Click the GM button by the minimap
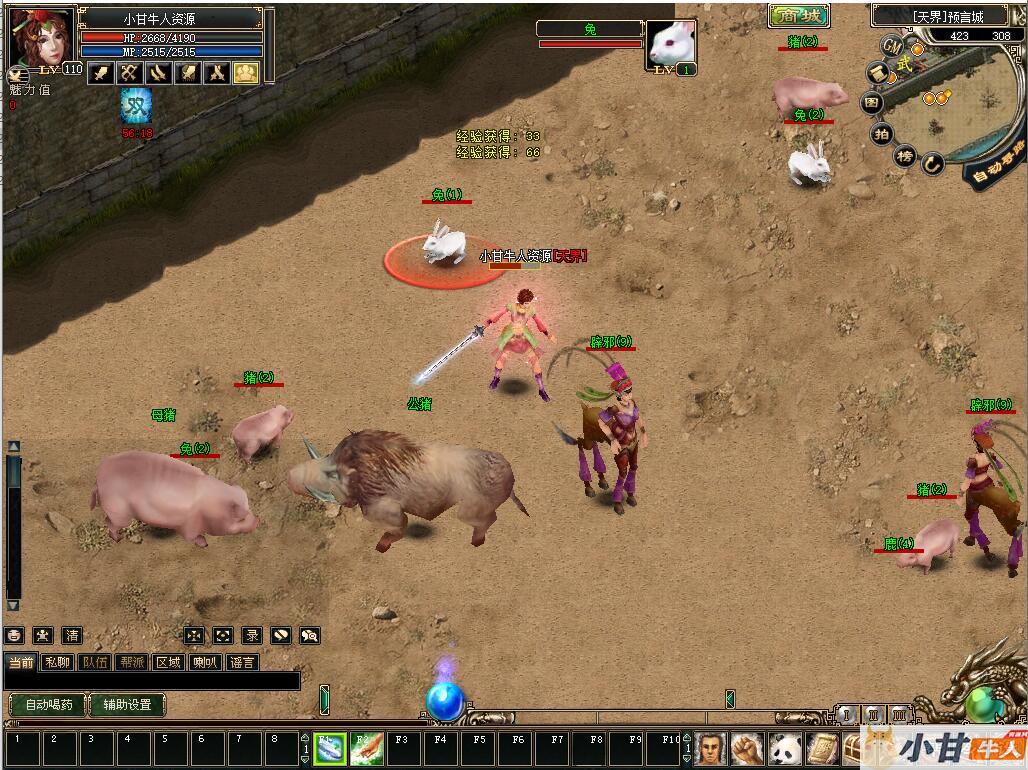This screenshot has width=1028, height=770. point(892,47)
